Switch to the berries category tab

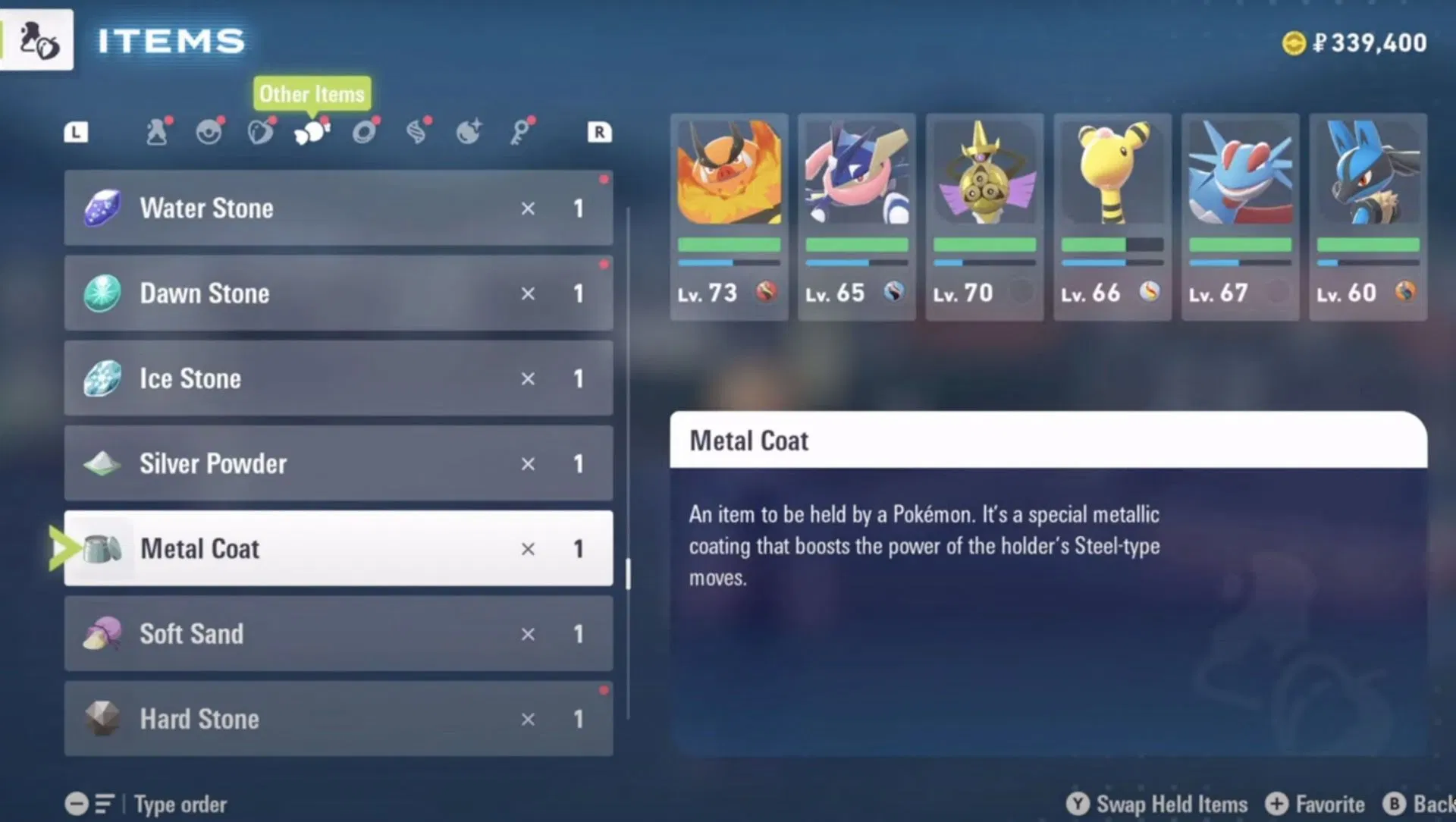point(260,132)
